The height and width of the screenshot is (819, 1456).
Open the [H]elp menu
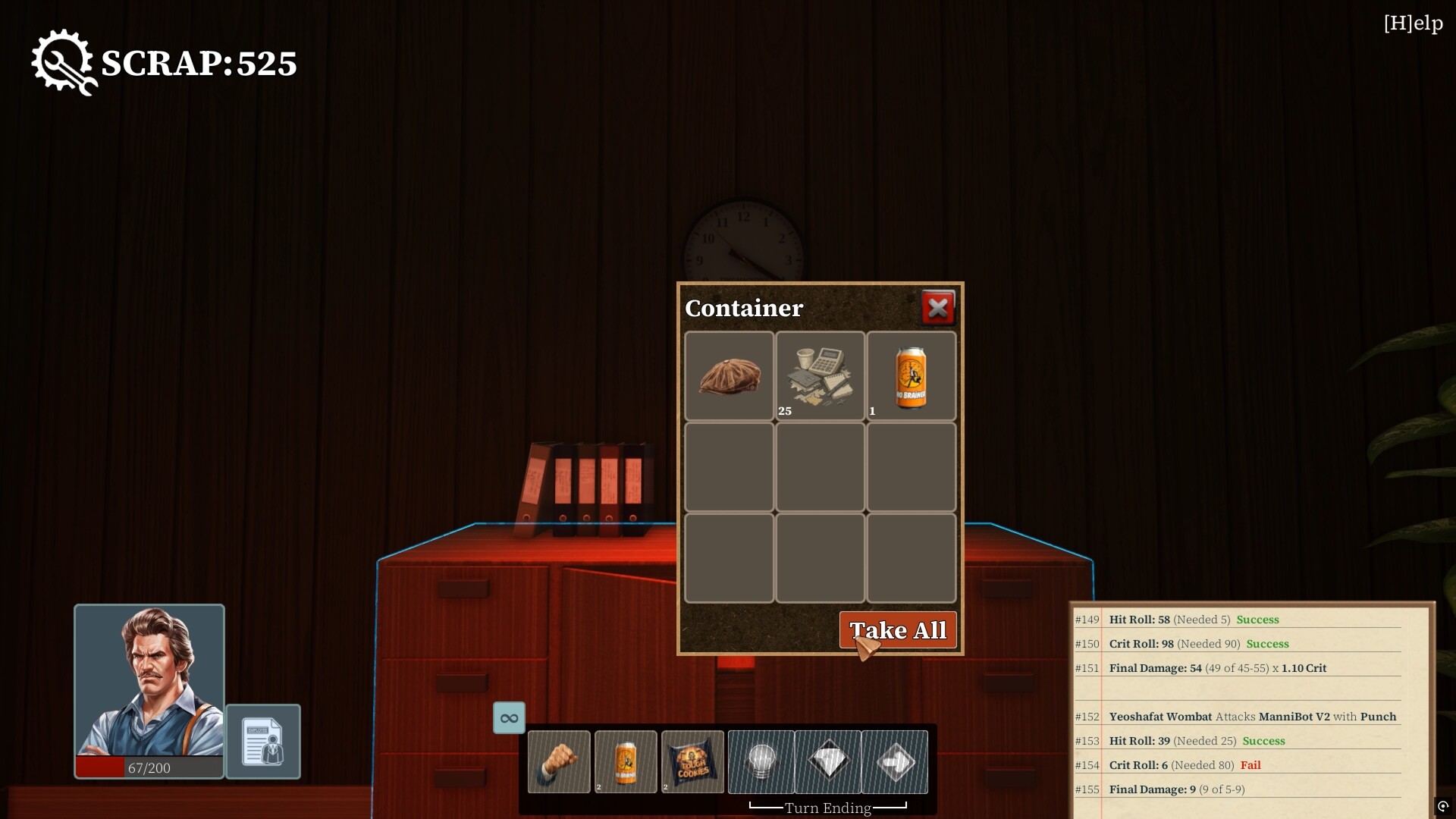[x=1414, y=23]
